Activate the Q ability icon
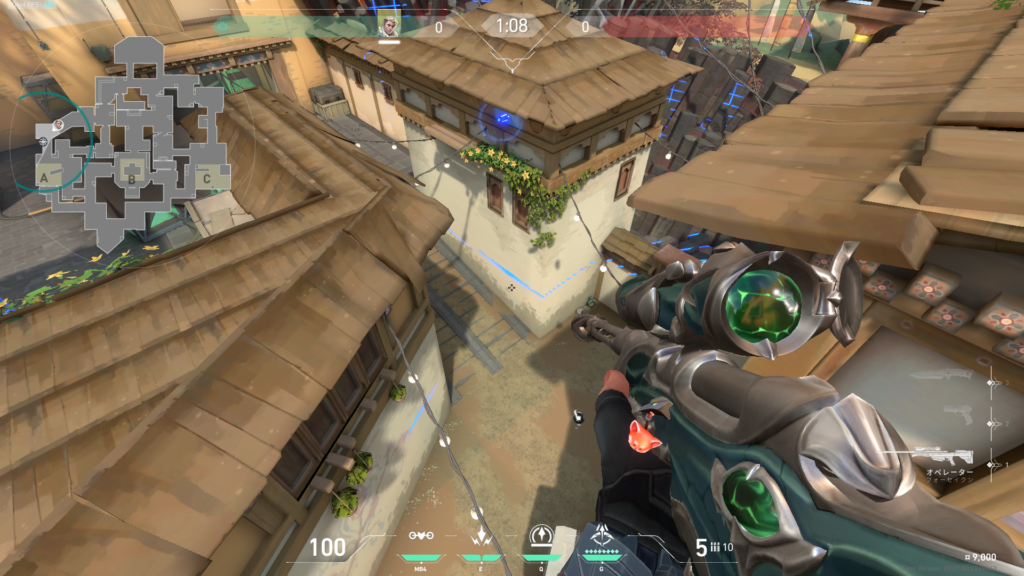Screen dimensions: 1024x576 point(541,537)
